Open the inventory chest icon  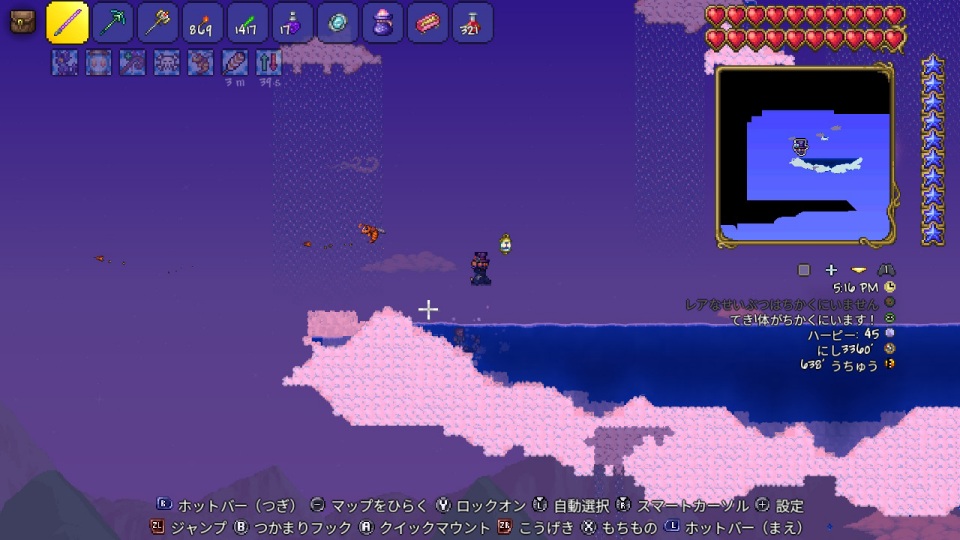[x=23, y=23]
